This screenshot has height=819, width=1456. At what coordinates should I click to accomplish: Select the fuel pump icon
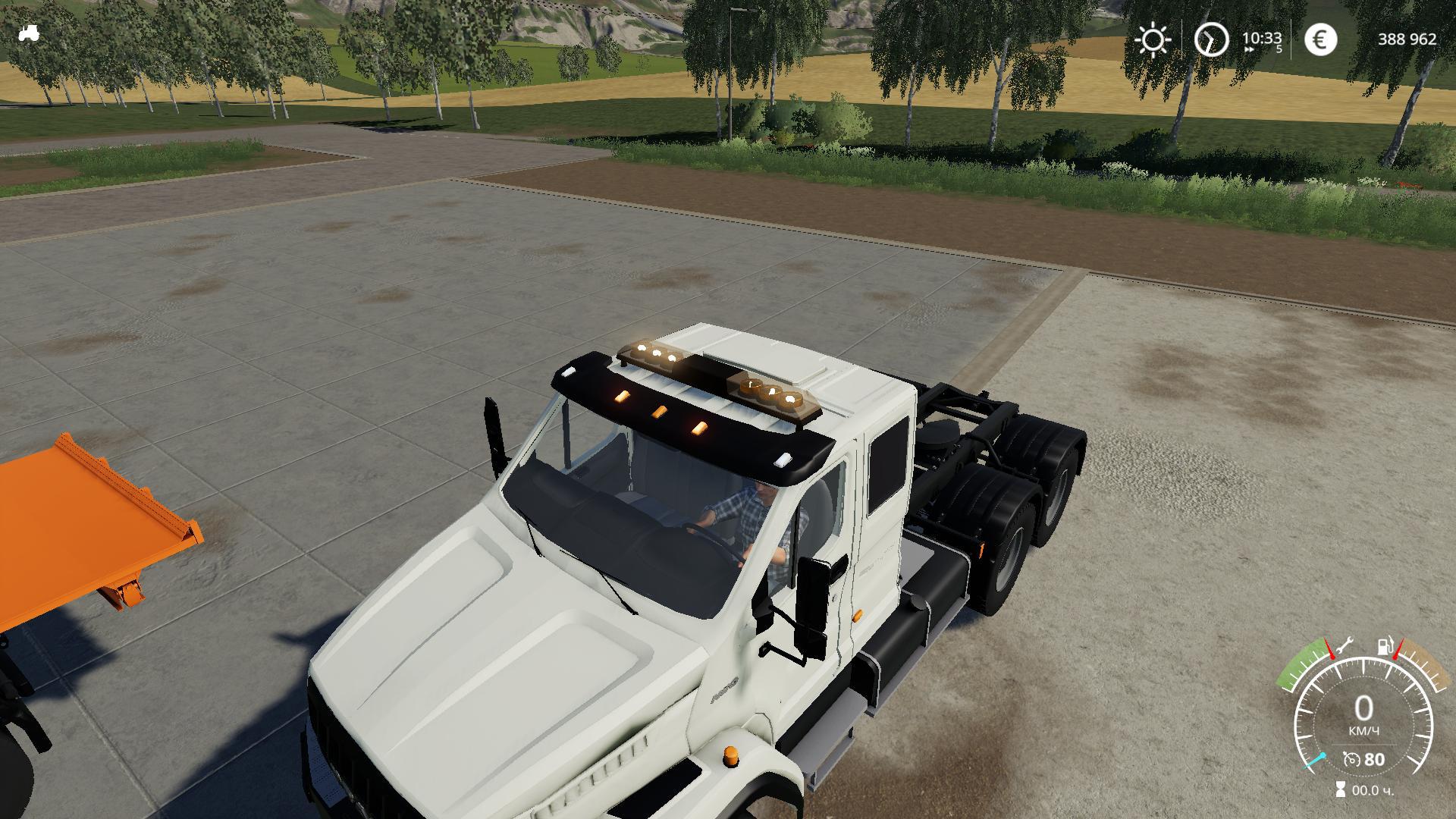(x=1385, y=647)
